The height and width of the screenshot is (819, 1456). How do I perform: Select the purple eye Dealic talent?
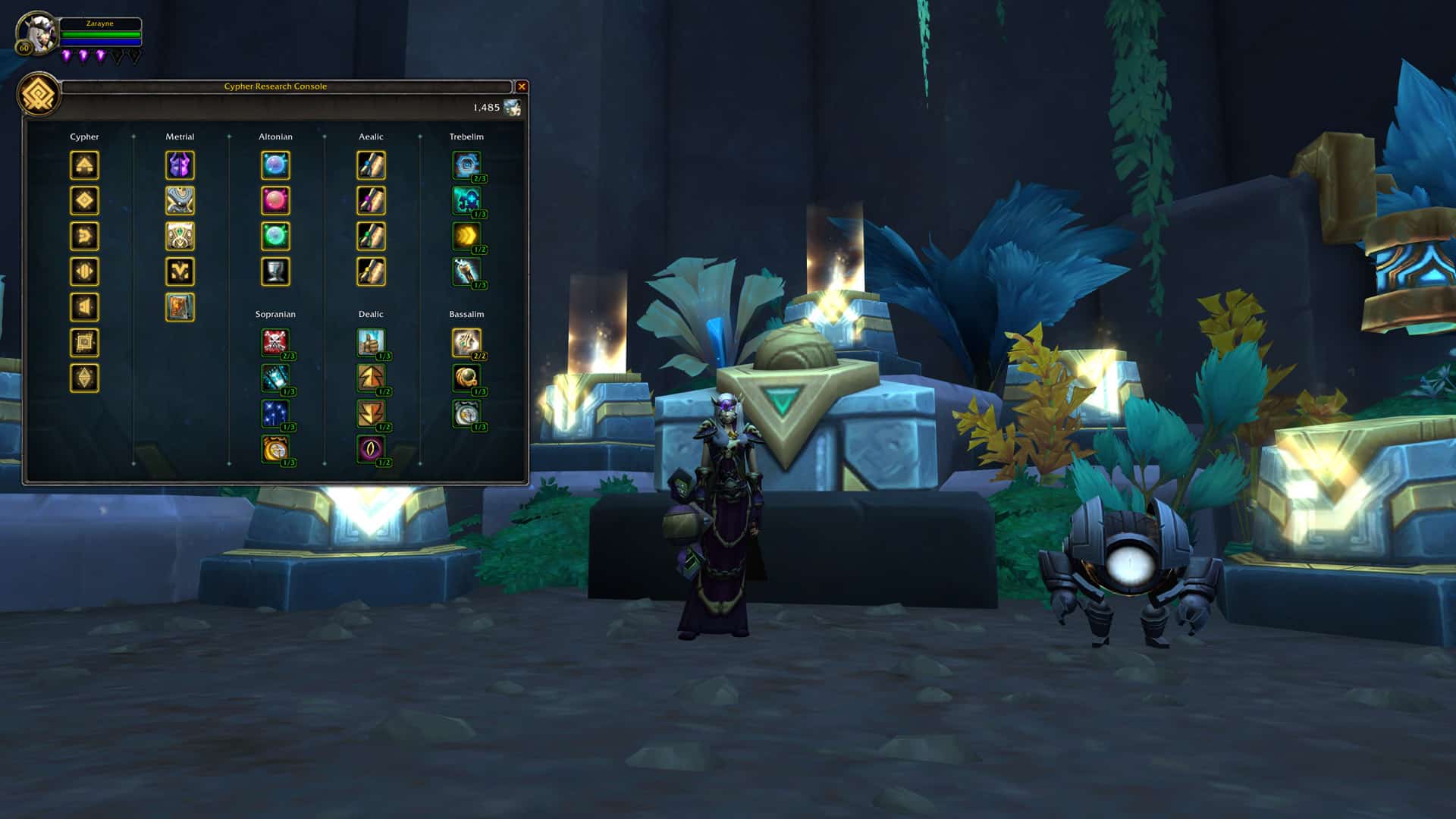click(371, 449)
